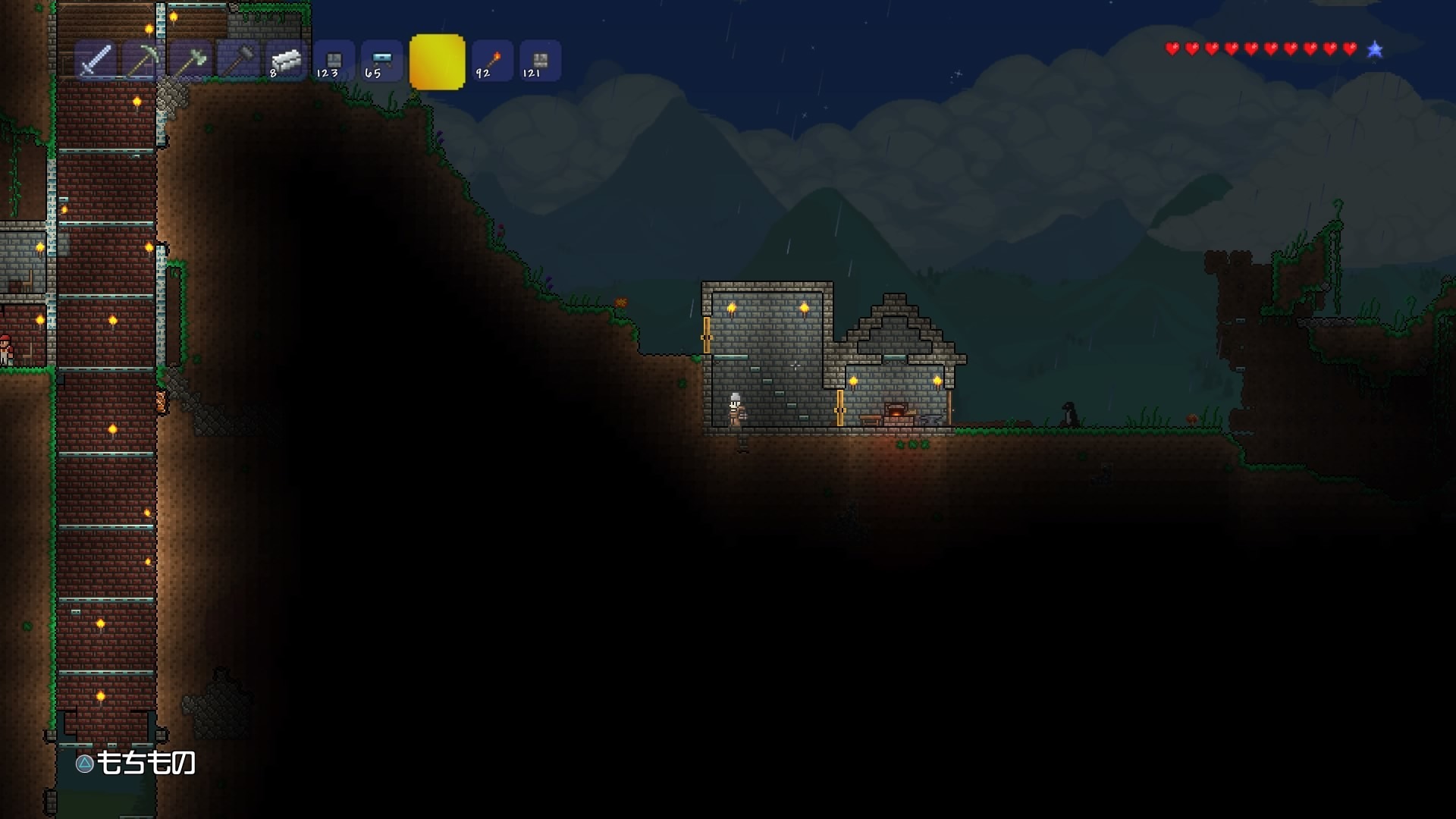Select the metal bar stack of 8

[x=285, y=61]
